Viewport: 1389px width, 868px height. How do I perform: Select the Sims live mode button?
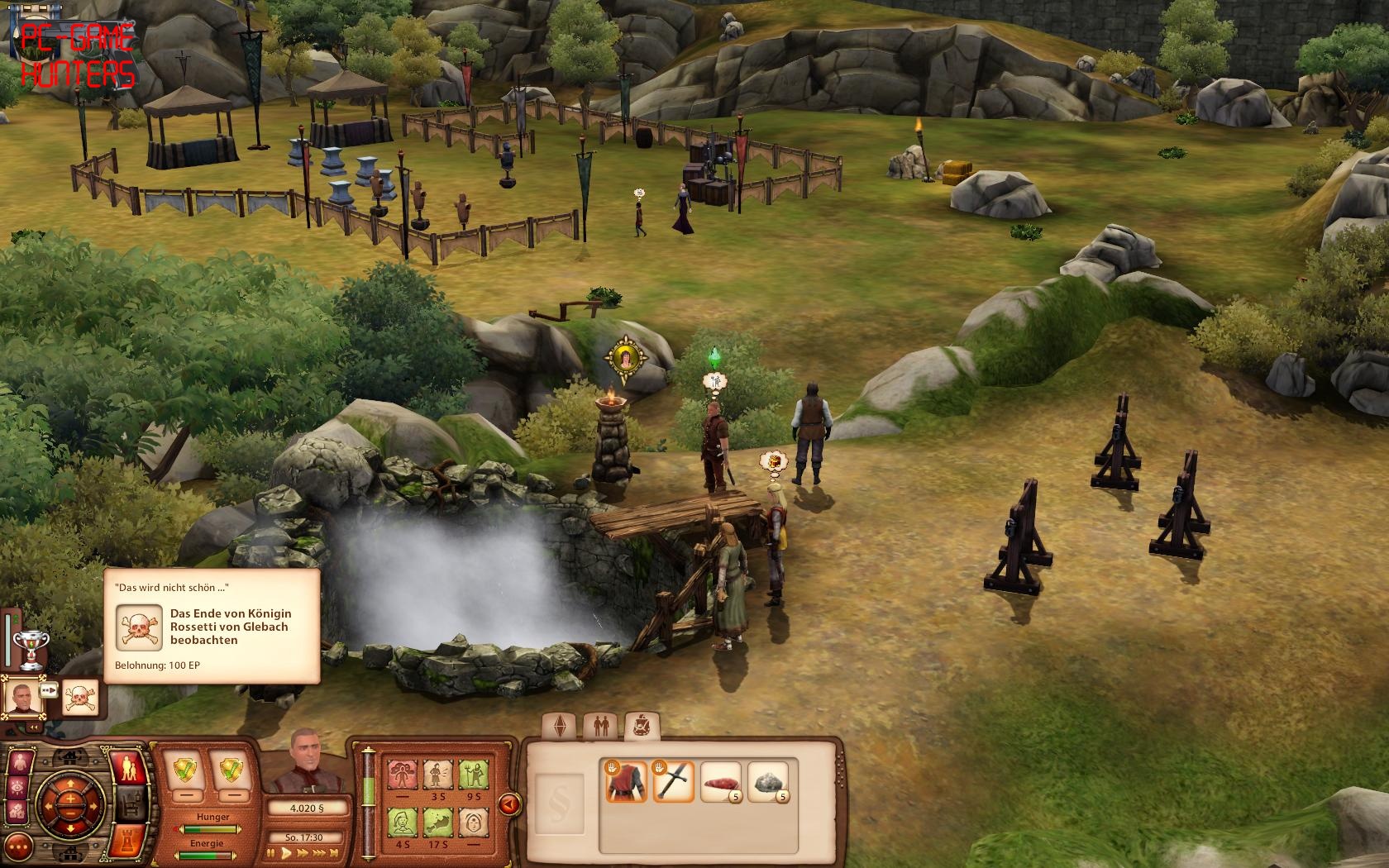(x=129, y=769)
